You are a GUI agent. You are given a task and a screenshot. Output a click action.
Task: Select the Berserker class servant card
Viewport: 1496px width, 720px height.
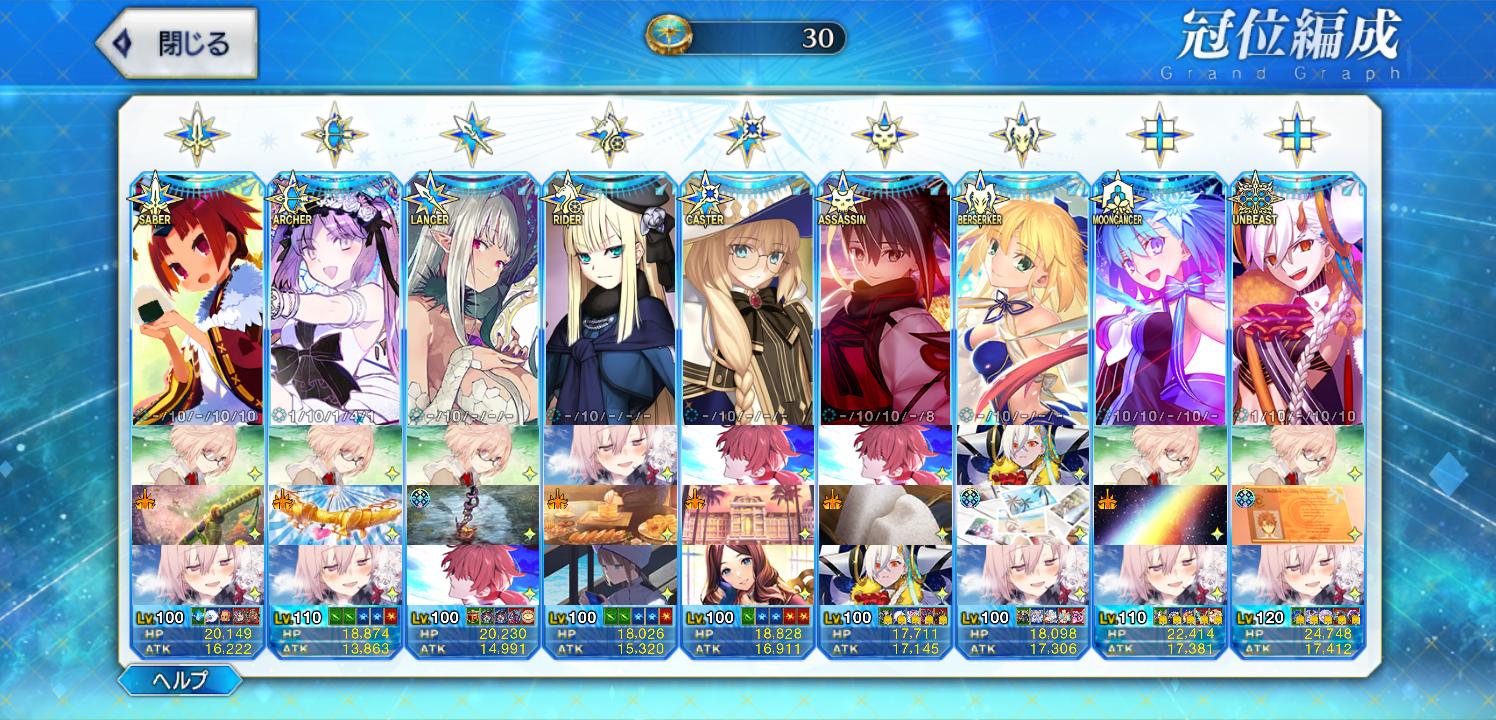(x=1022, y=300)
